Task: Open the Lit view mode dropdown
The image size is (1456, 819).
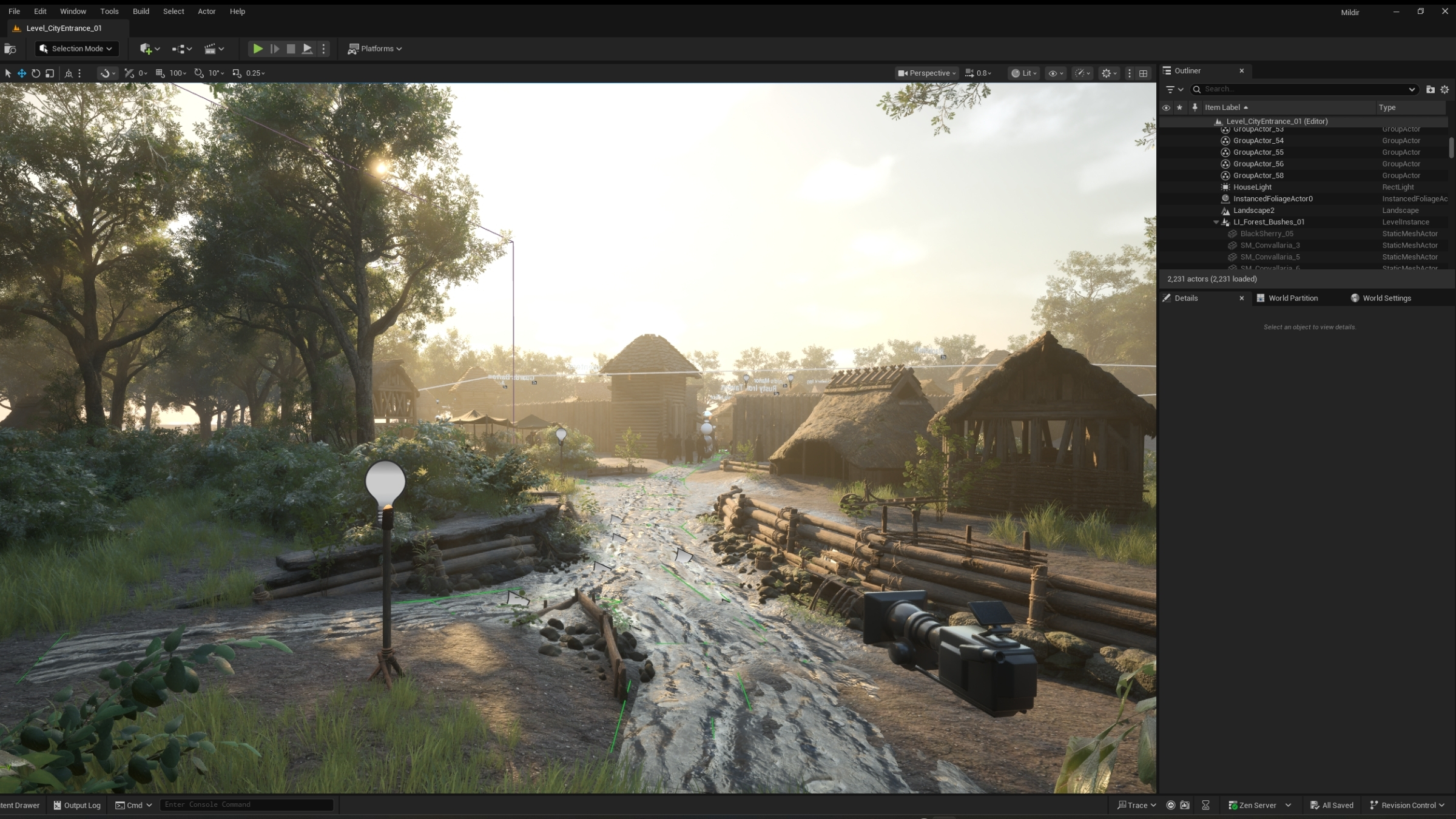Action: pos(1023,73)
